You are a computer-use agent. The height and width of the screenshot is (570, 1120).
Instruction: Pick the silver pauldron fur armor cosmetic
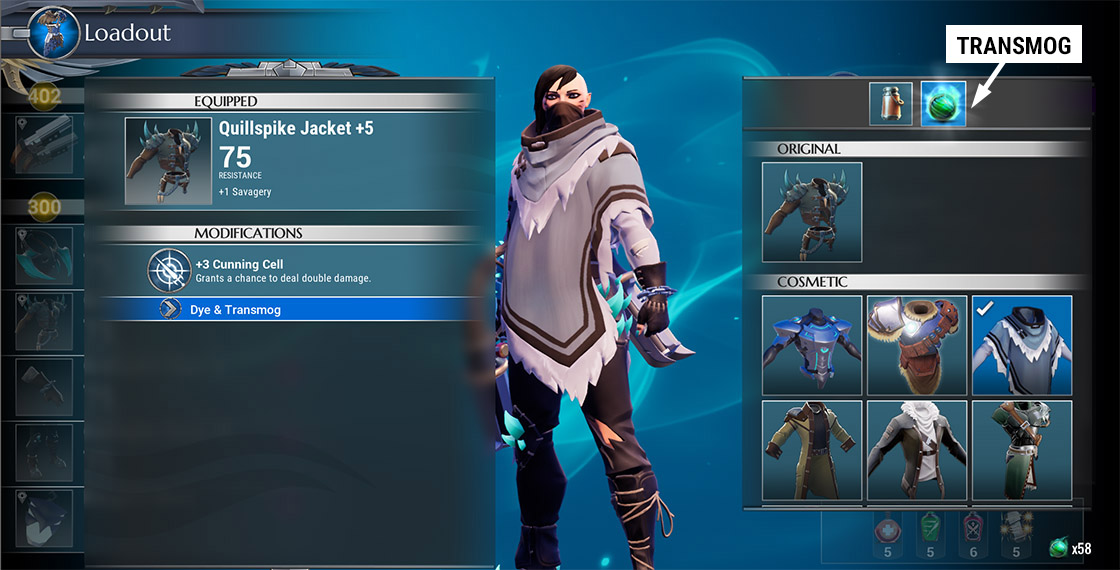917,344
